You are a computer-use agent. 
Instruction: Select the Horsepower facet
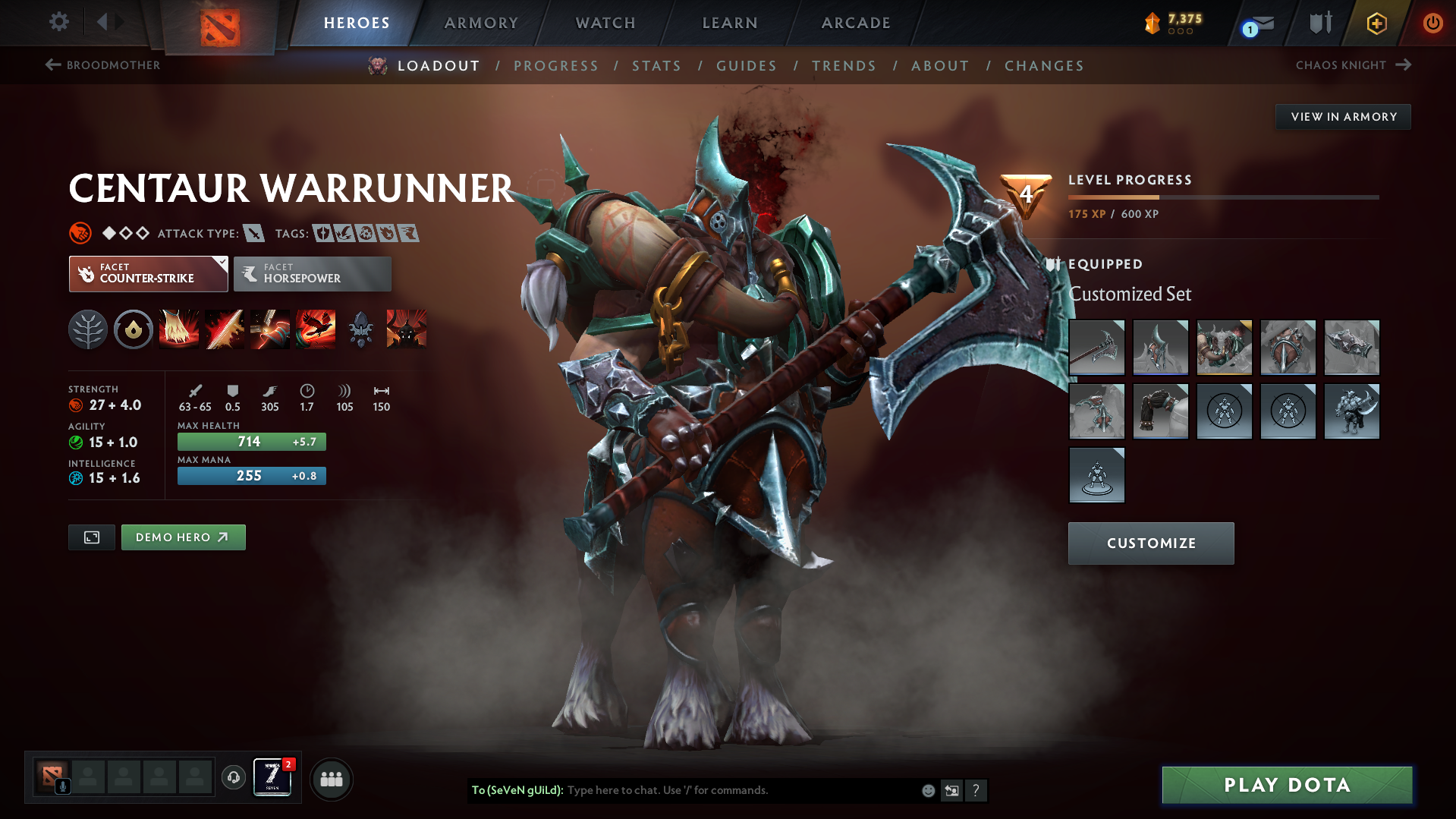coord(312,273)
